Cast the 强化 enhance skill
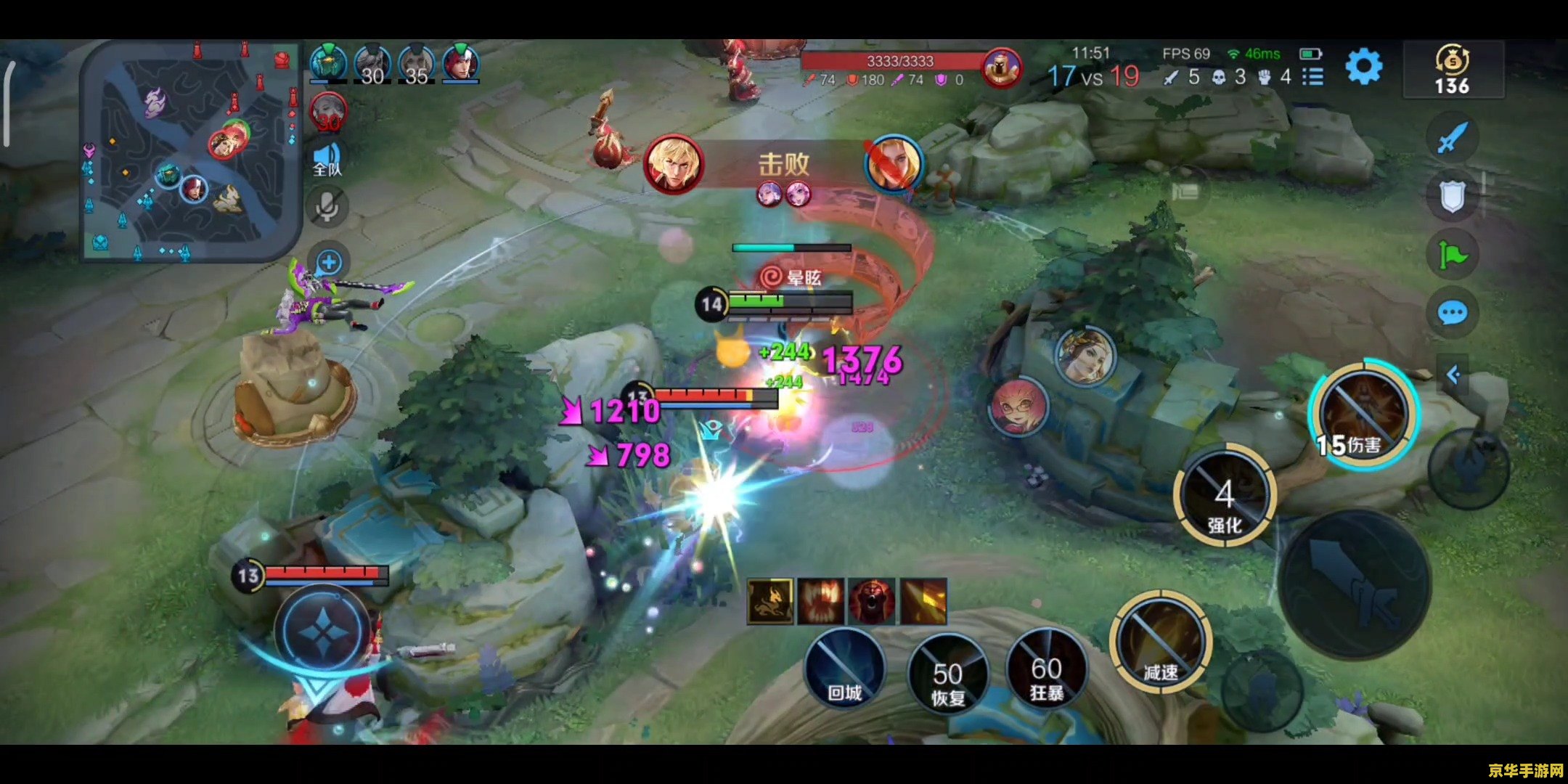 tap(1224, 497)
